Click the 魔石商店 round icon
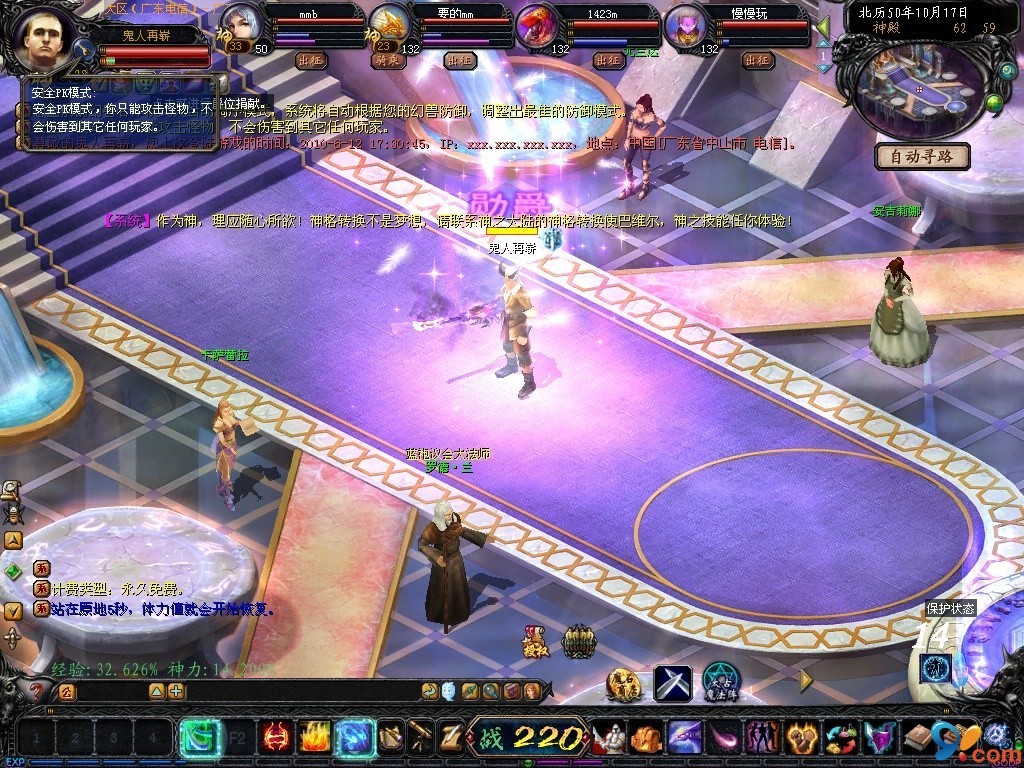 (x=624, y=684)
